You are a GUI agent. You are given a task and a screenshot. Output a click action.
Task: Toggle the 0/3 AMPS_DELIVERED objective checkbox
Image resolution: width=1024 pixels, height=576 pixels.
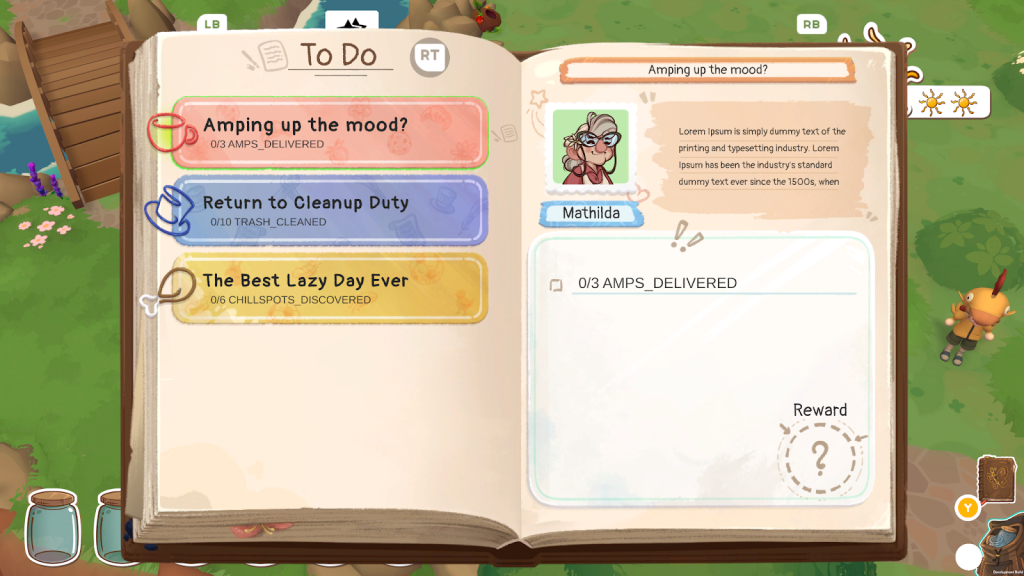point(556,285)
